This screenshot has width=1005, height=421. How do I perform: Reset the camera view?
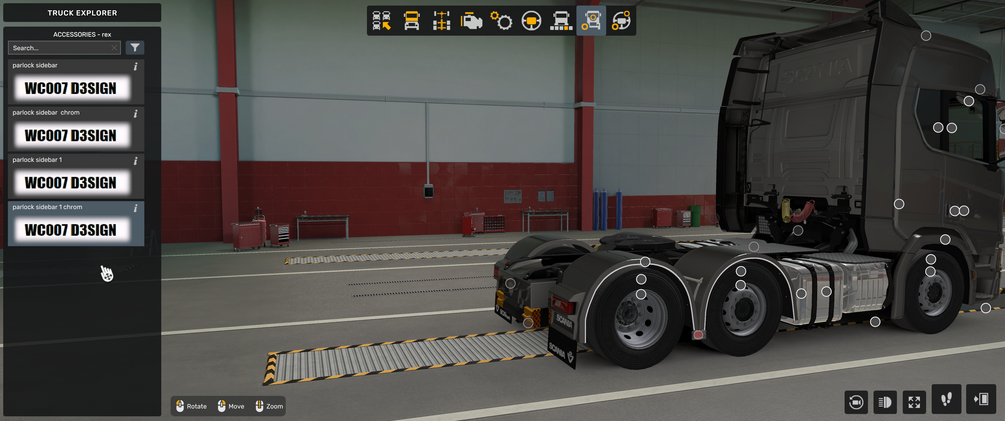pyautogui.click(x=856, y=402)
